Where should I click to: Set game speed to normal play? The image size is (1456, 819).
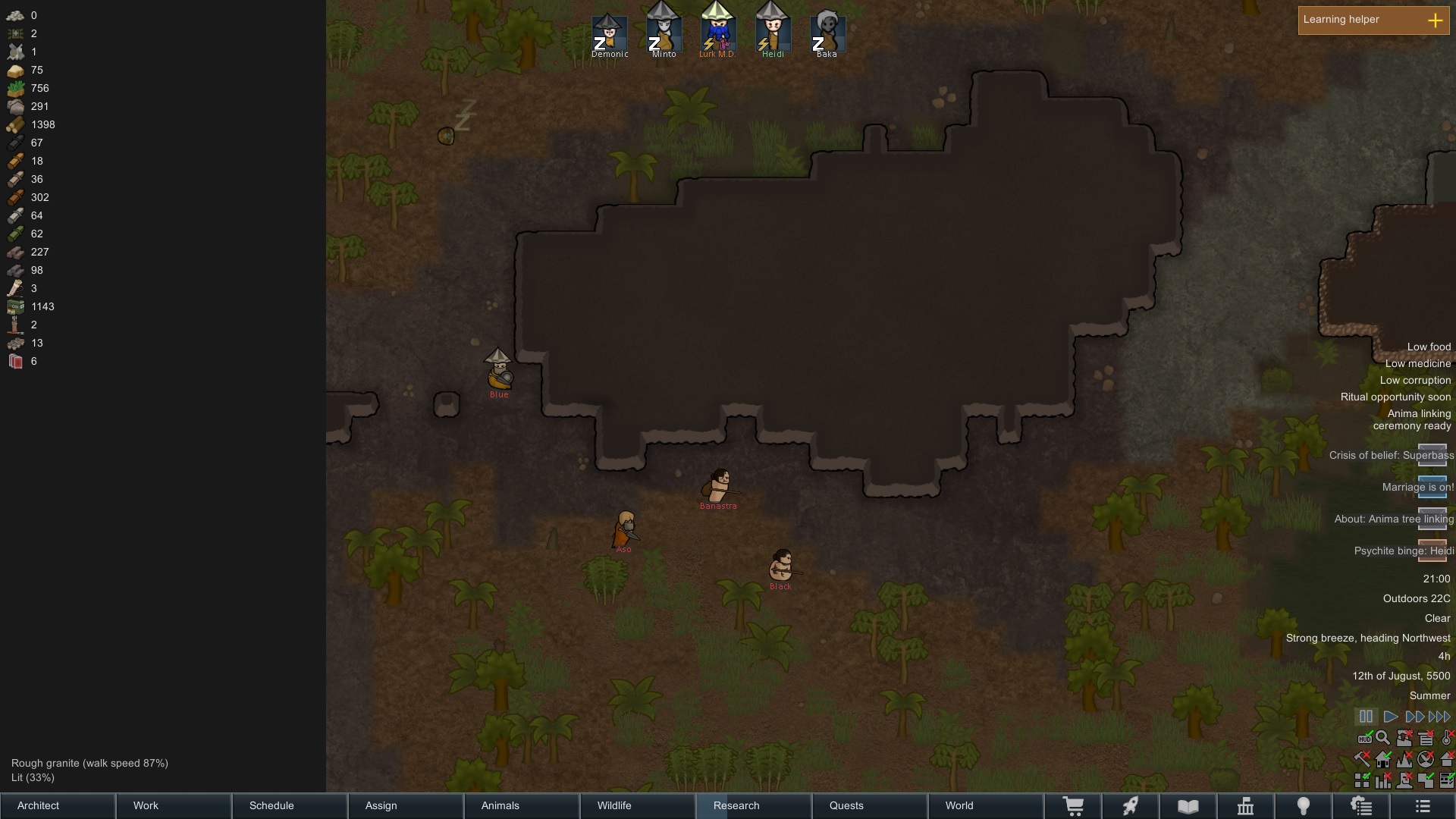[1391, 717]
